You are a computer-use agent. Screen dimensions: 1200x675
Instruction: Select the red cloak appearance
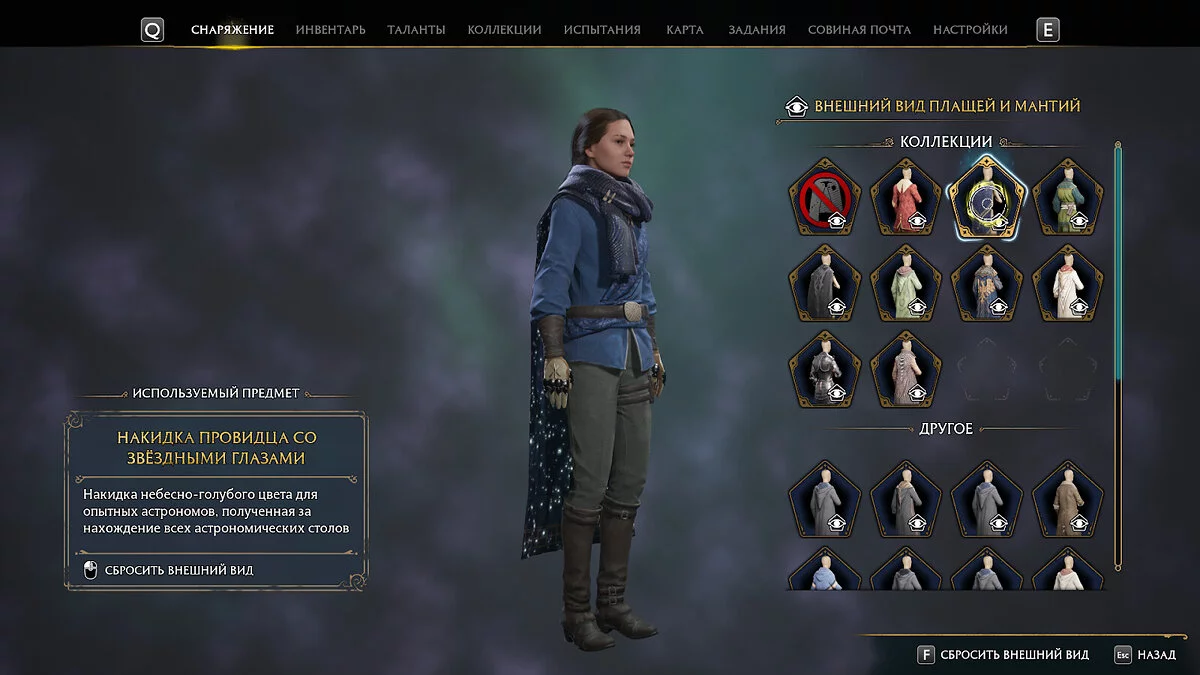click(x=906, y=198)
